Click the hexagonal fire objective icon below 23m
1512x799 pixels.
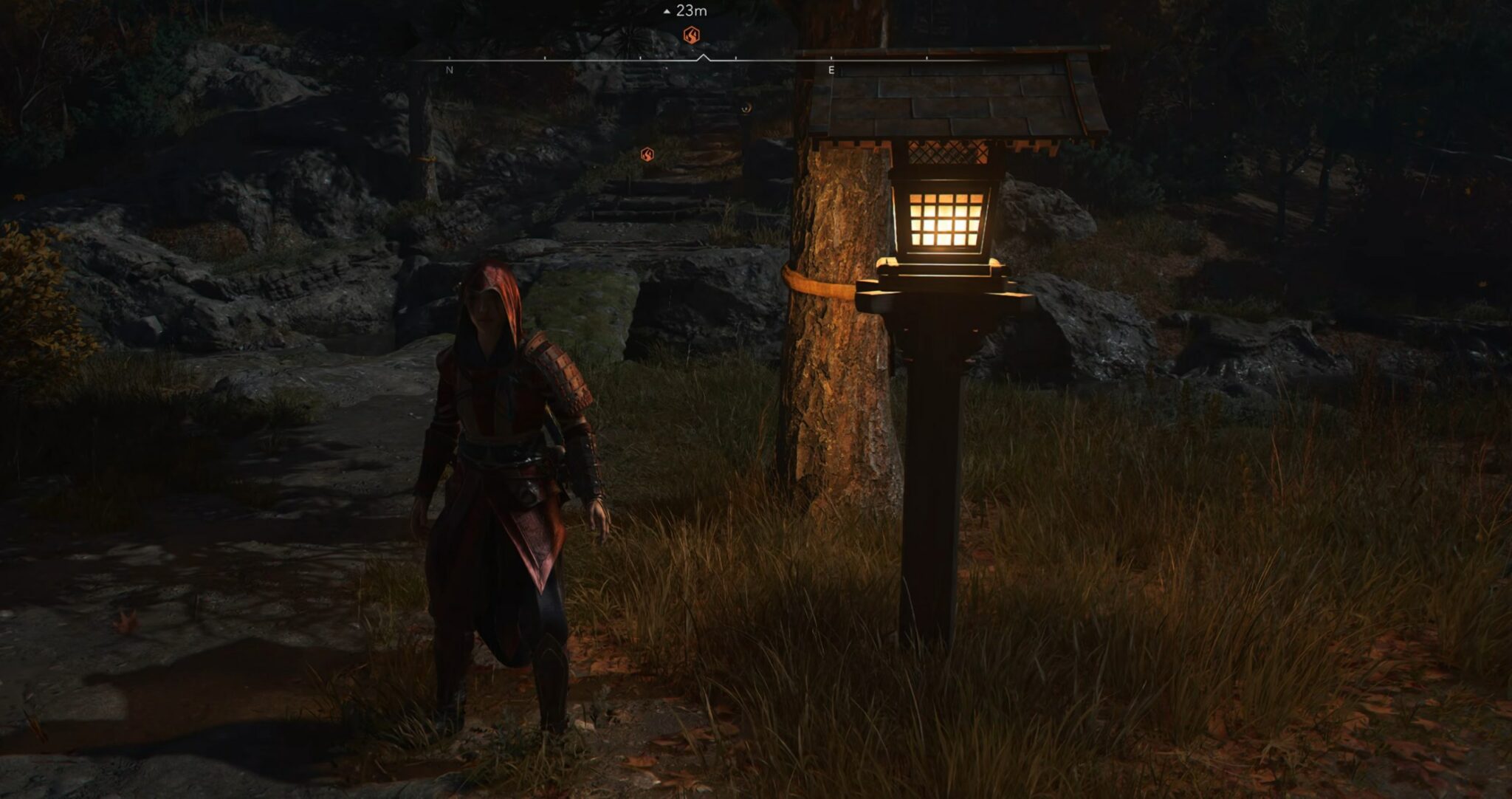691,35
